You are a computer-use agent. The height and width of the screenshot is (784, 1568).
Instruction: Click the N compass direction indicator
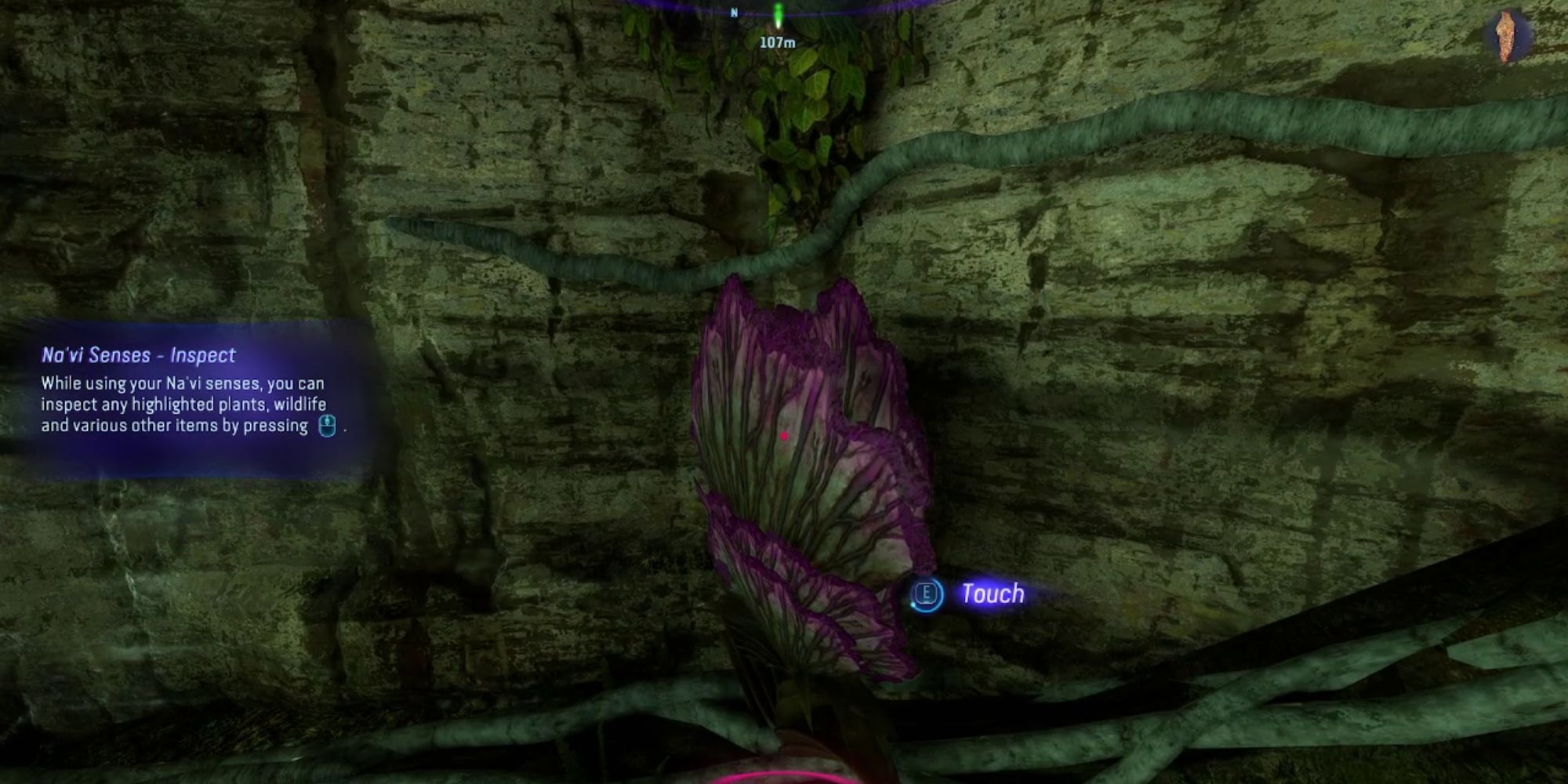coord(733,12)
